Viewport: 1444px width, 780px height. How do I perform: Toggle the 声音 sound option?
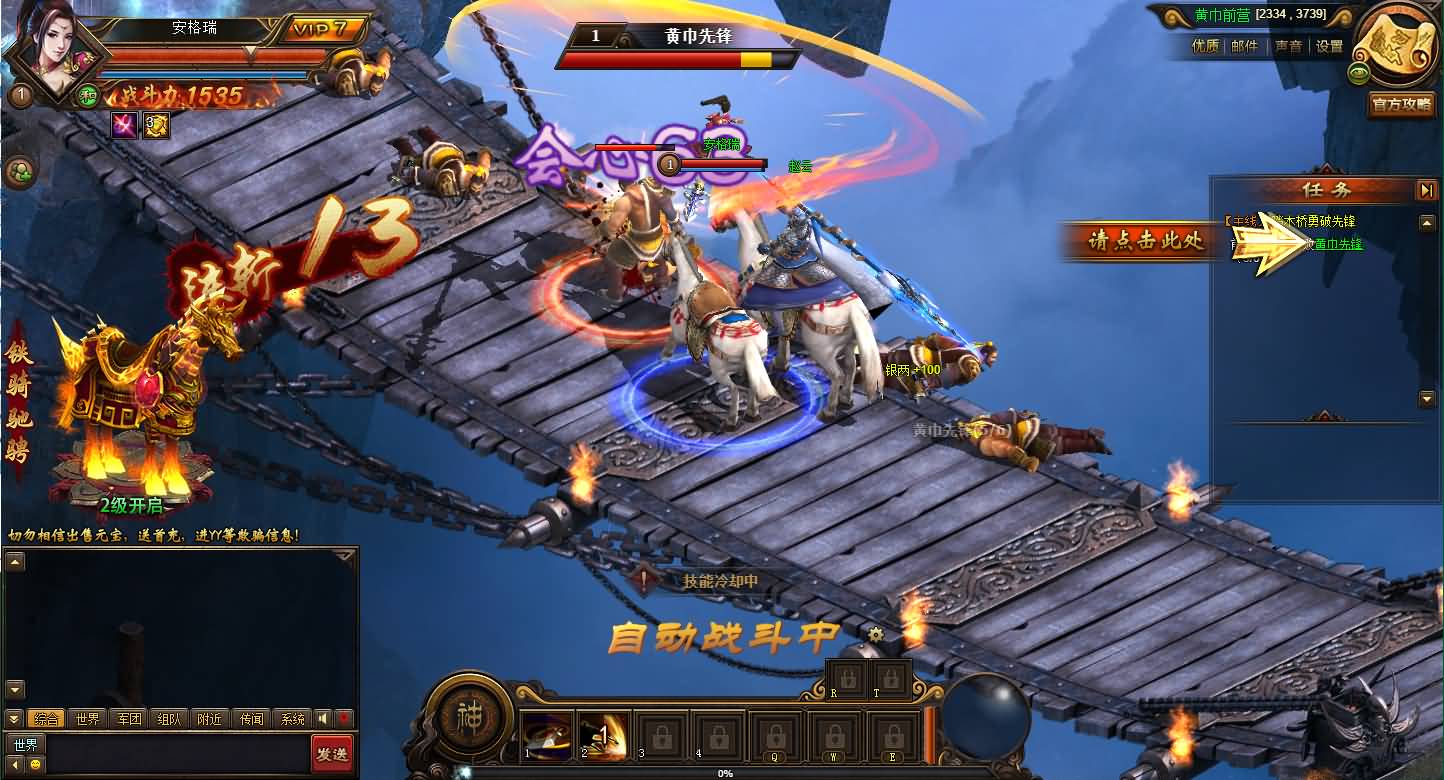[1288, 46]
